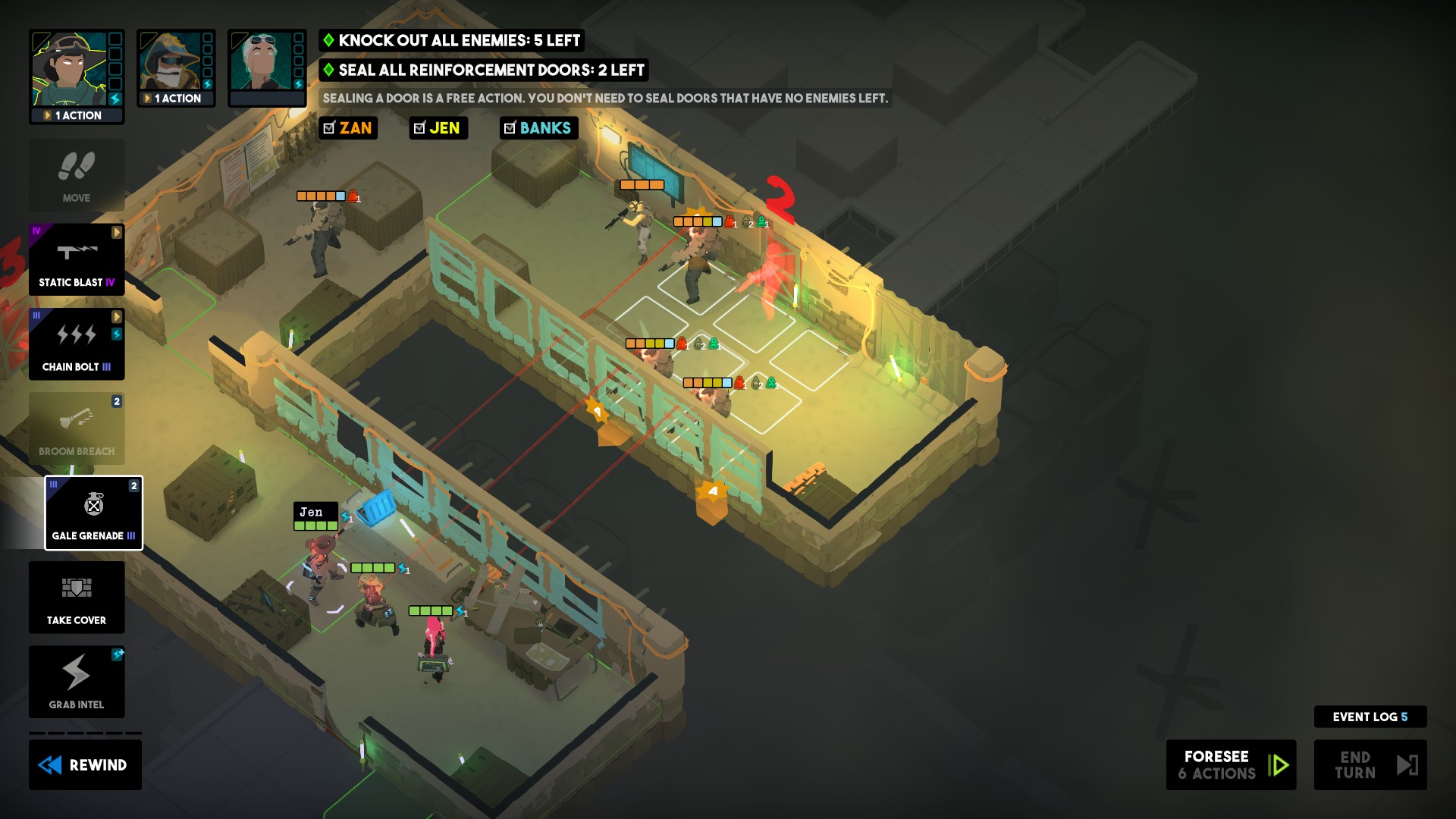The height and width of the screenshot is (819, 1456).
Task: Click the 1 Action expander under first portrait
Action: [77, 115]
